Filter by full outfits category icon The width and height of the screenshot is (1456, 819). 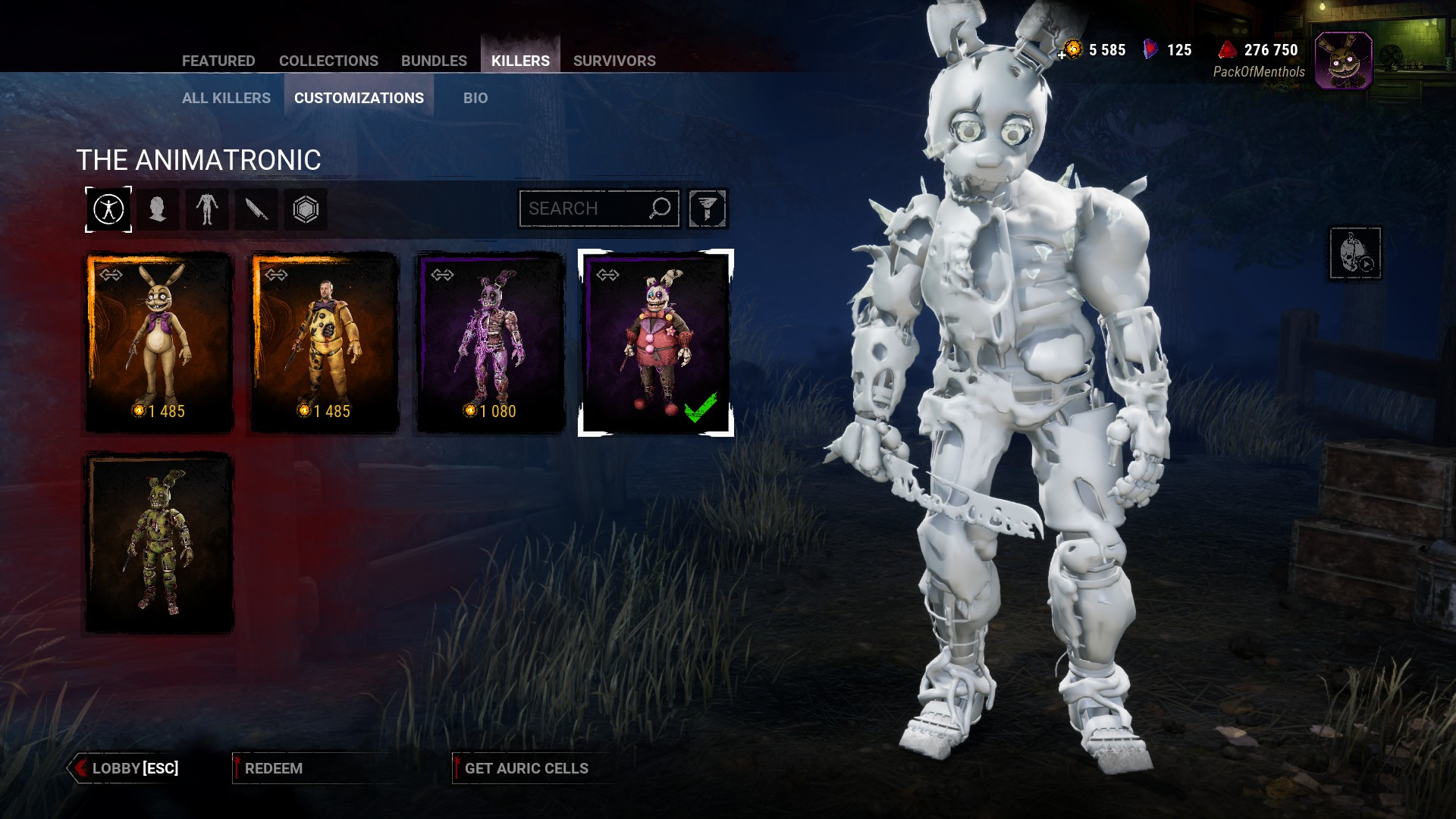coord(108,209)
